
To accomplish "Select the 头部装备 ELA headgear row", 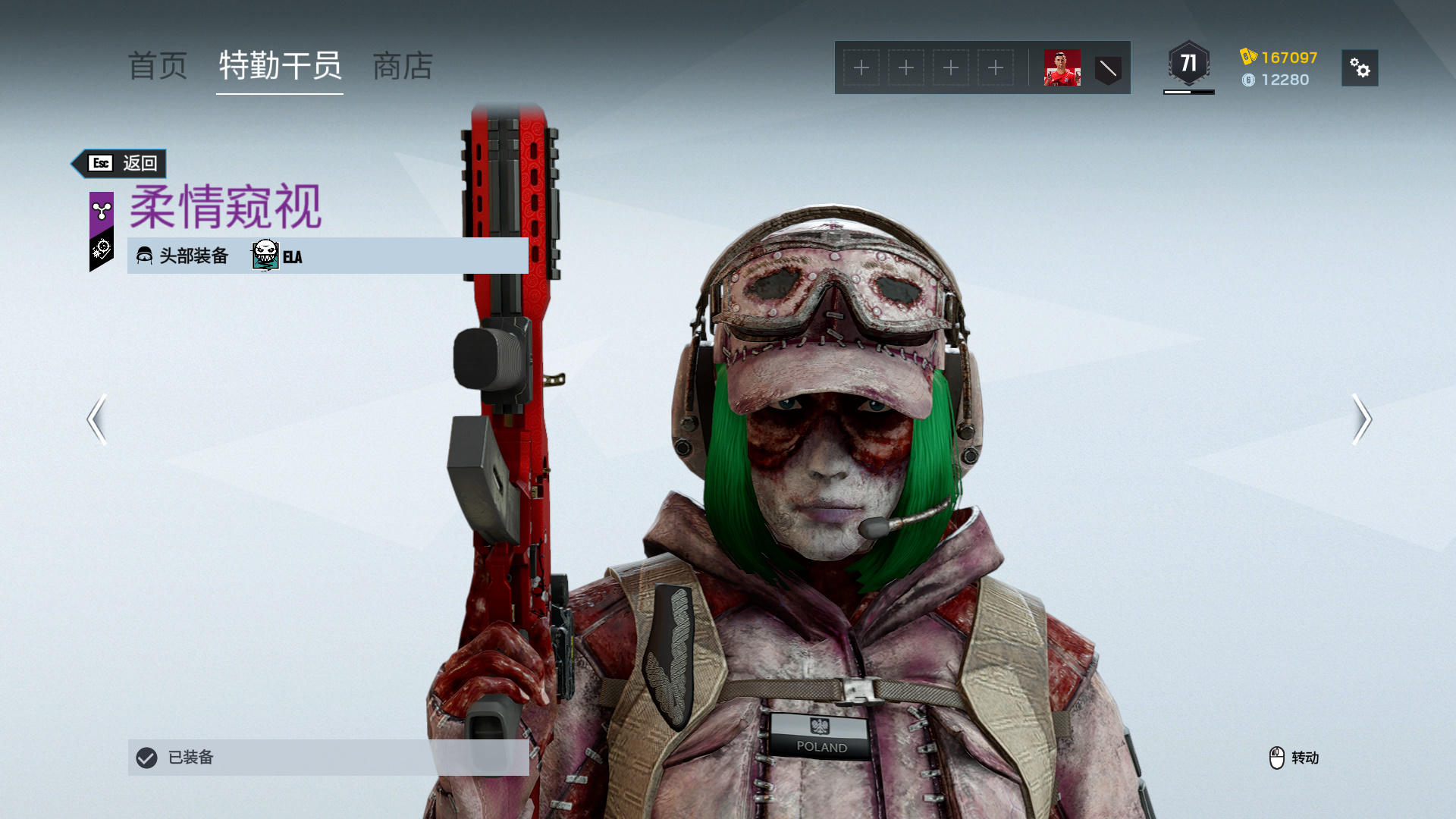I will click(328, 256).
